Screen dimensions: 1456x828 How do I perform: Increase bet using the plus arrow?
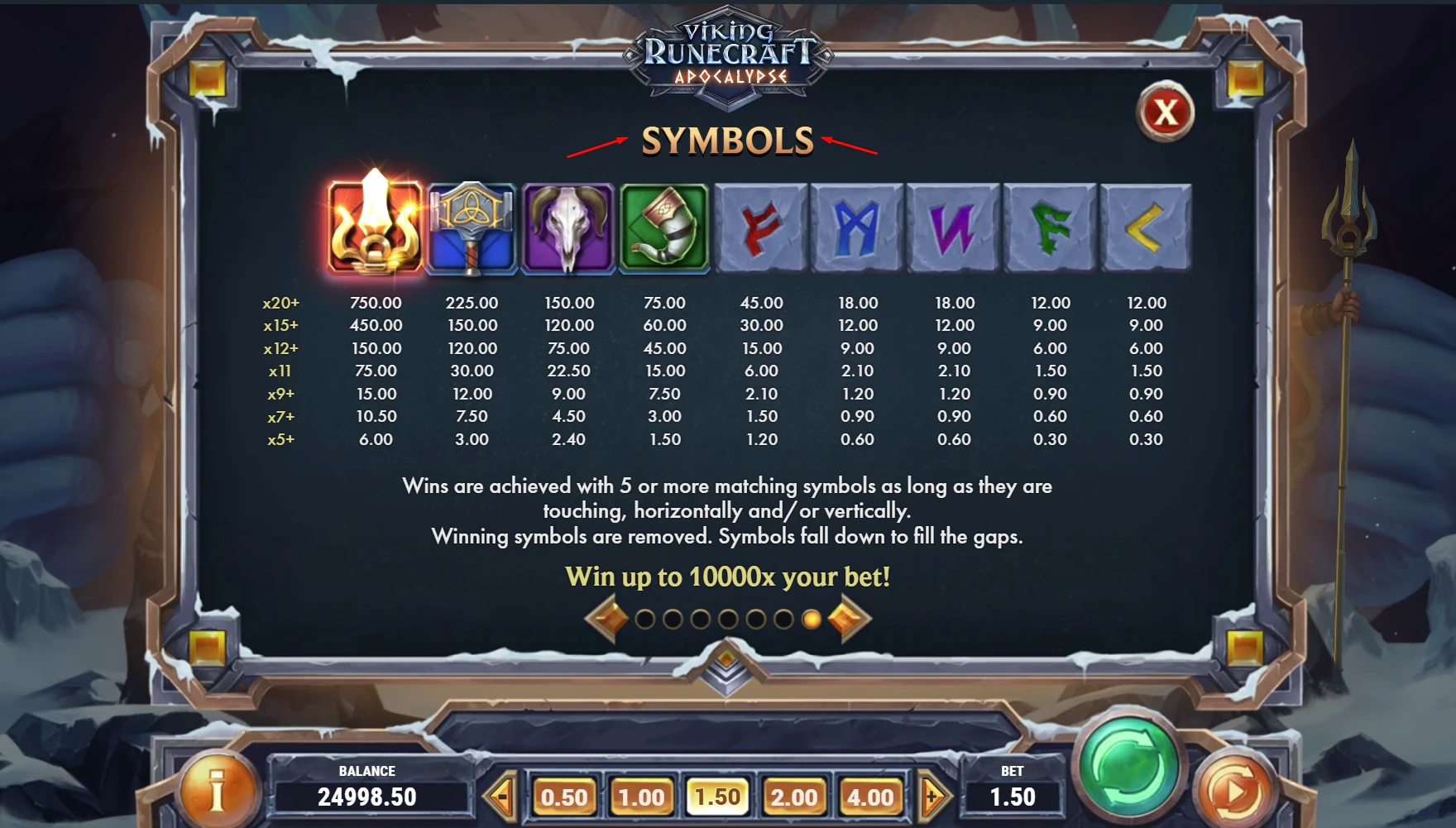coord(933,797)
